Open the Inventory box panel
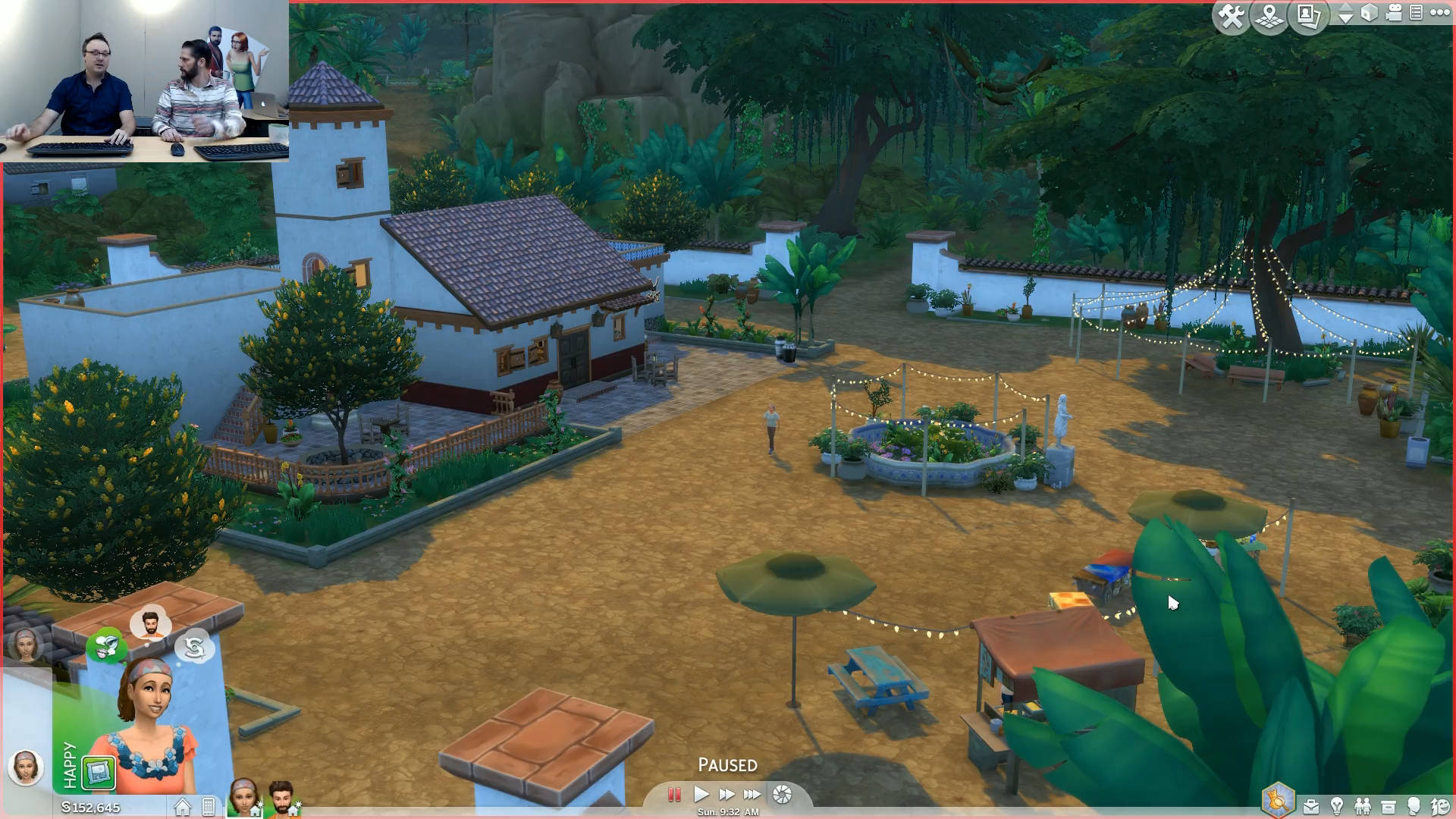The image size is (1456, 819). [x=1389, y=806]
